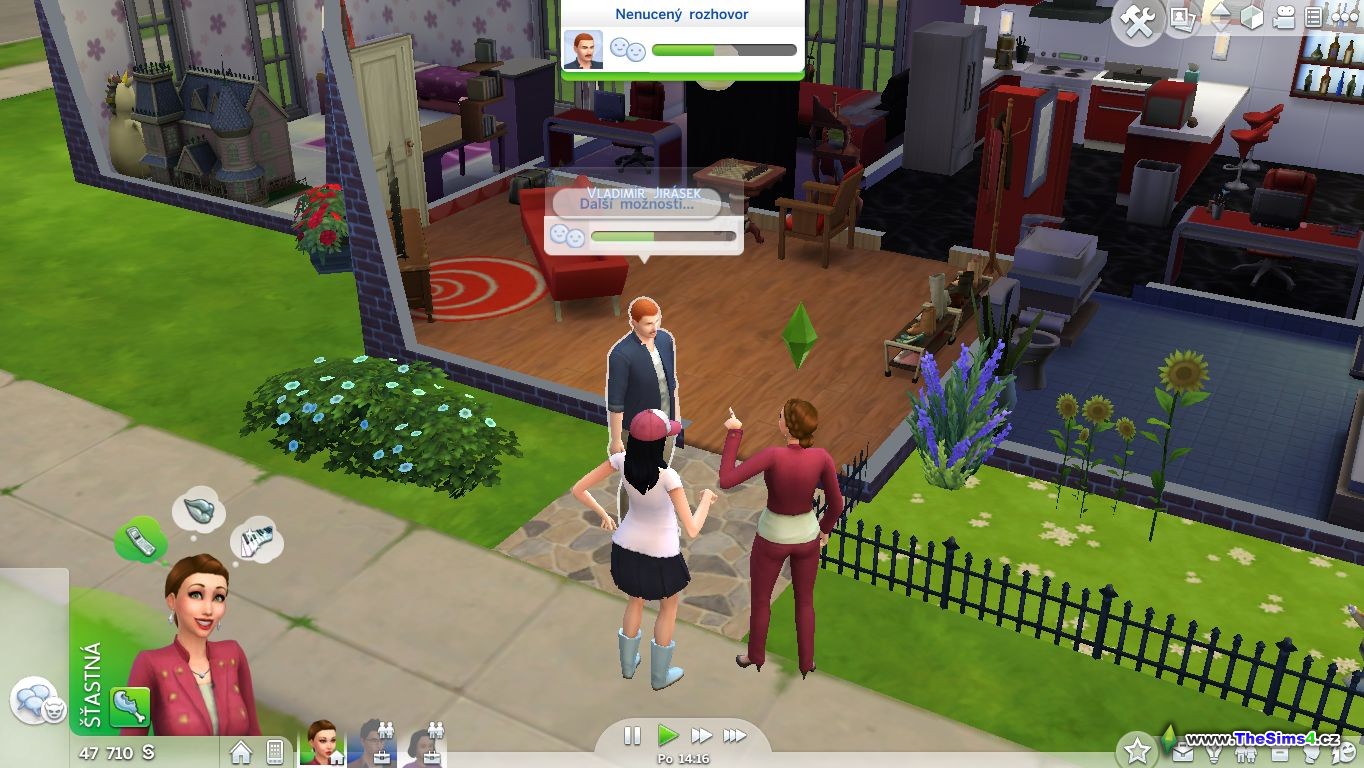Screen dimensions: 1364x768
Task: Click the home icon beside household funds
Action: (241, 752)
